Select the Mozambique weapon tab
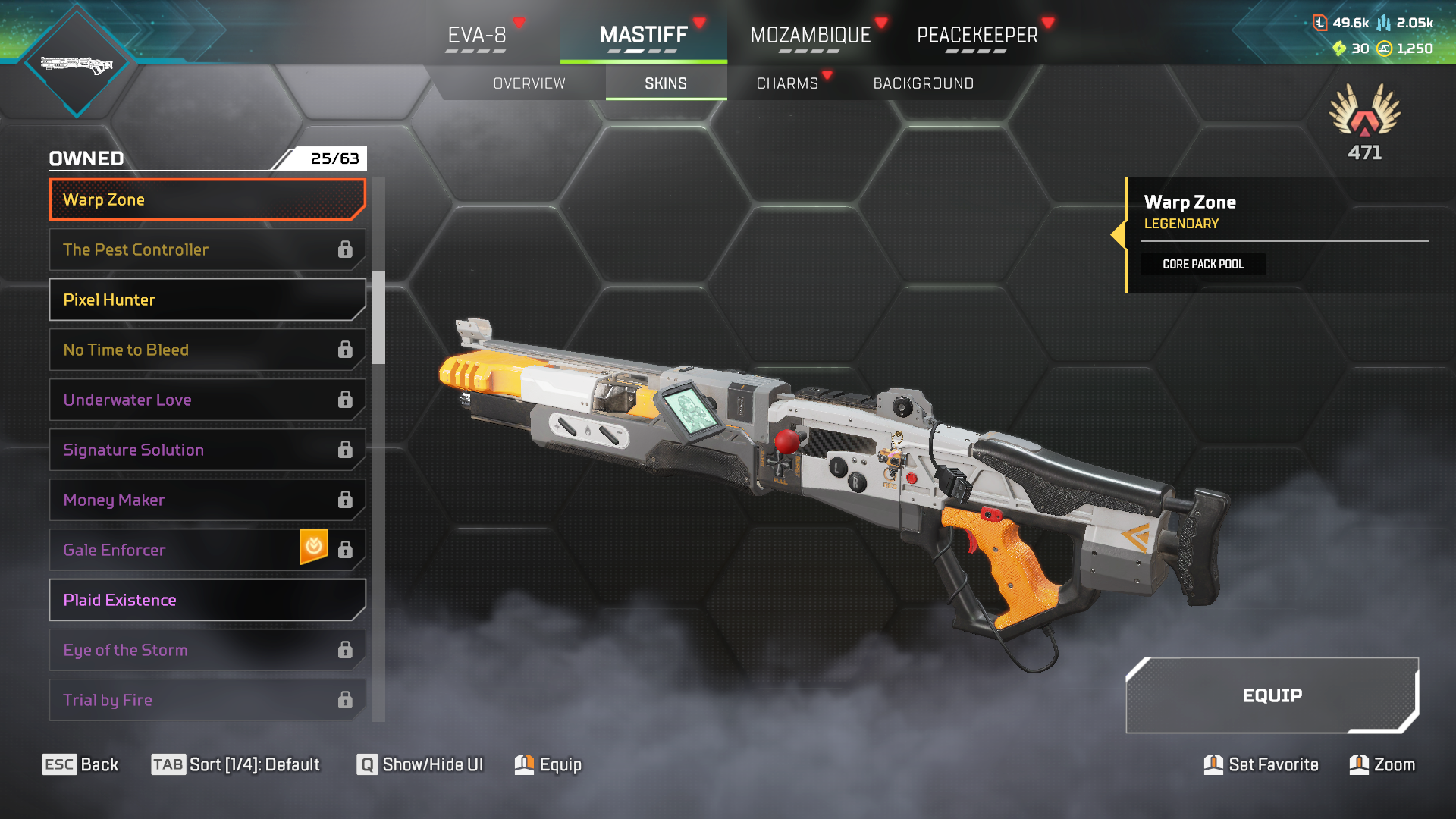This screenshot has width=1456, height=819. 810,36
